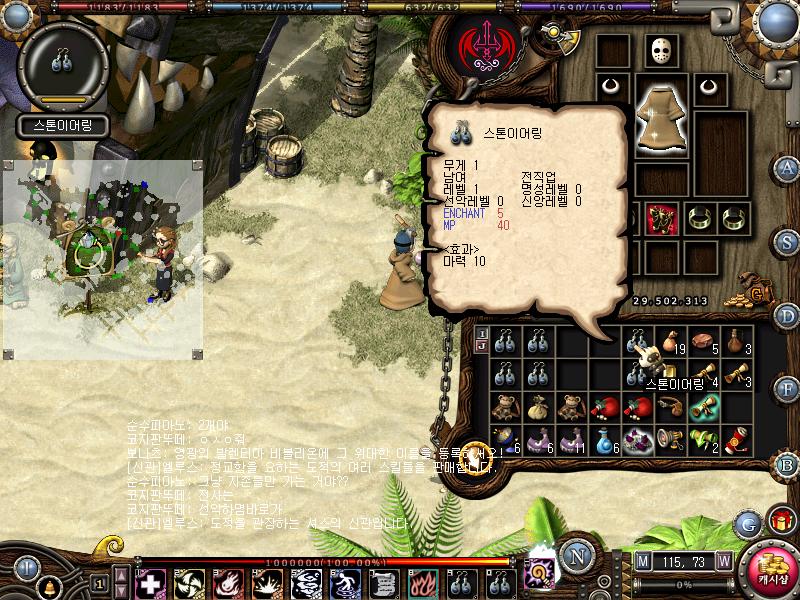Click the round S side button

point(788,242)
